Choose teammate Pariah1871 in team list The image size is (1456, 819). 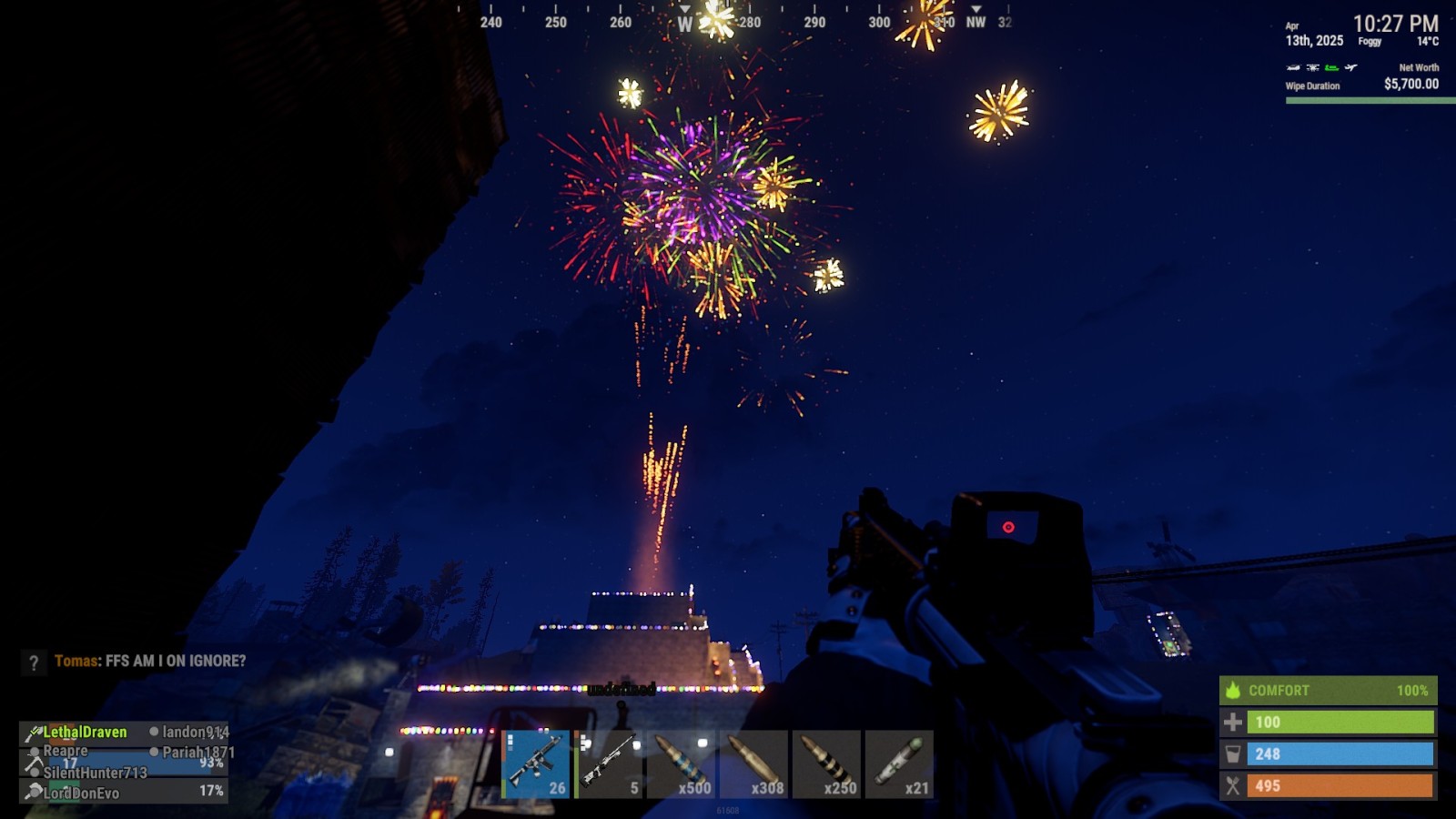pos(197,753)
